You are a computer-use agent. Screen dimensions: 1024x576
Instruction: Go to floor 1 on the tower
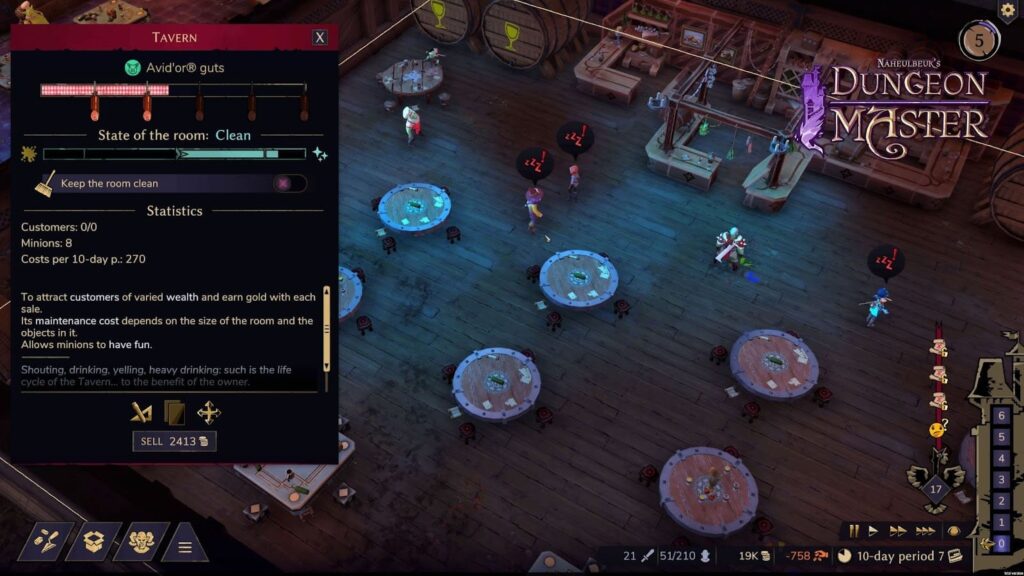(x=1002, y=522)
